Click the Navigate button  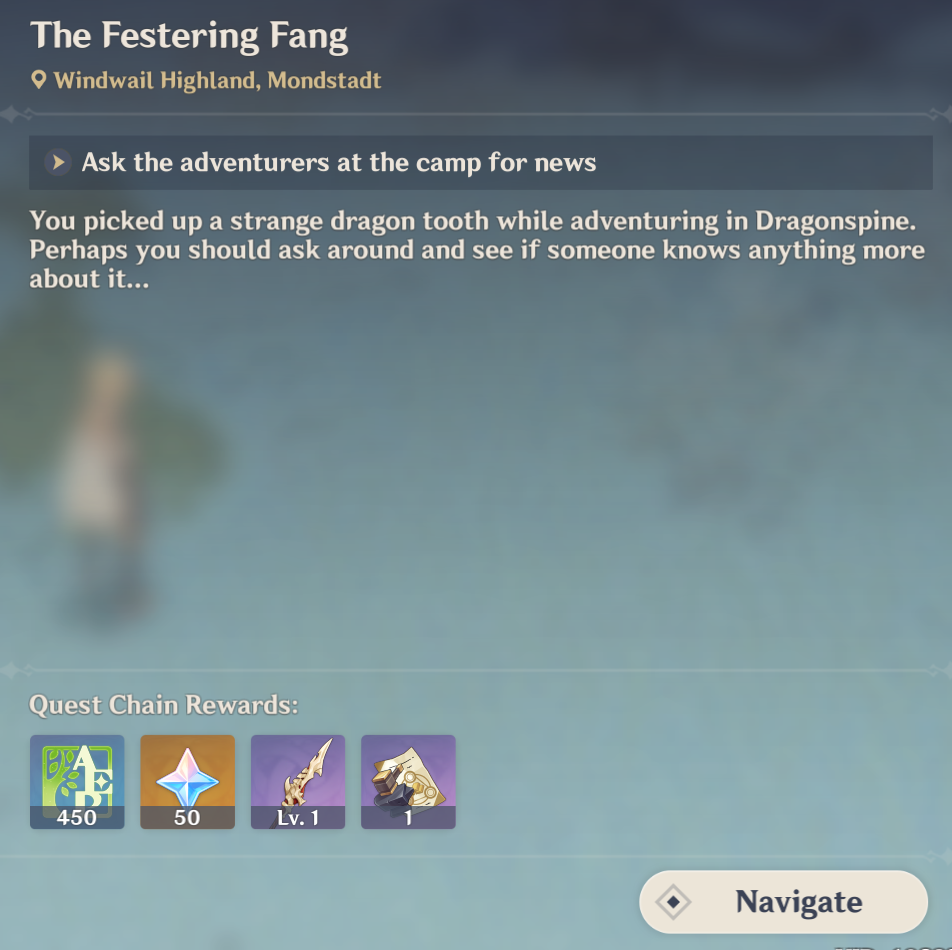tap(784, 902)
